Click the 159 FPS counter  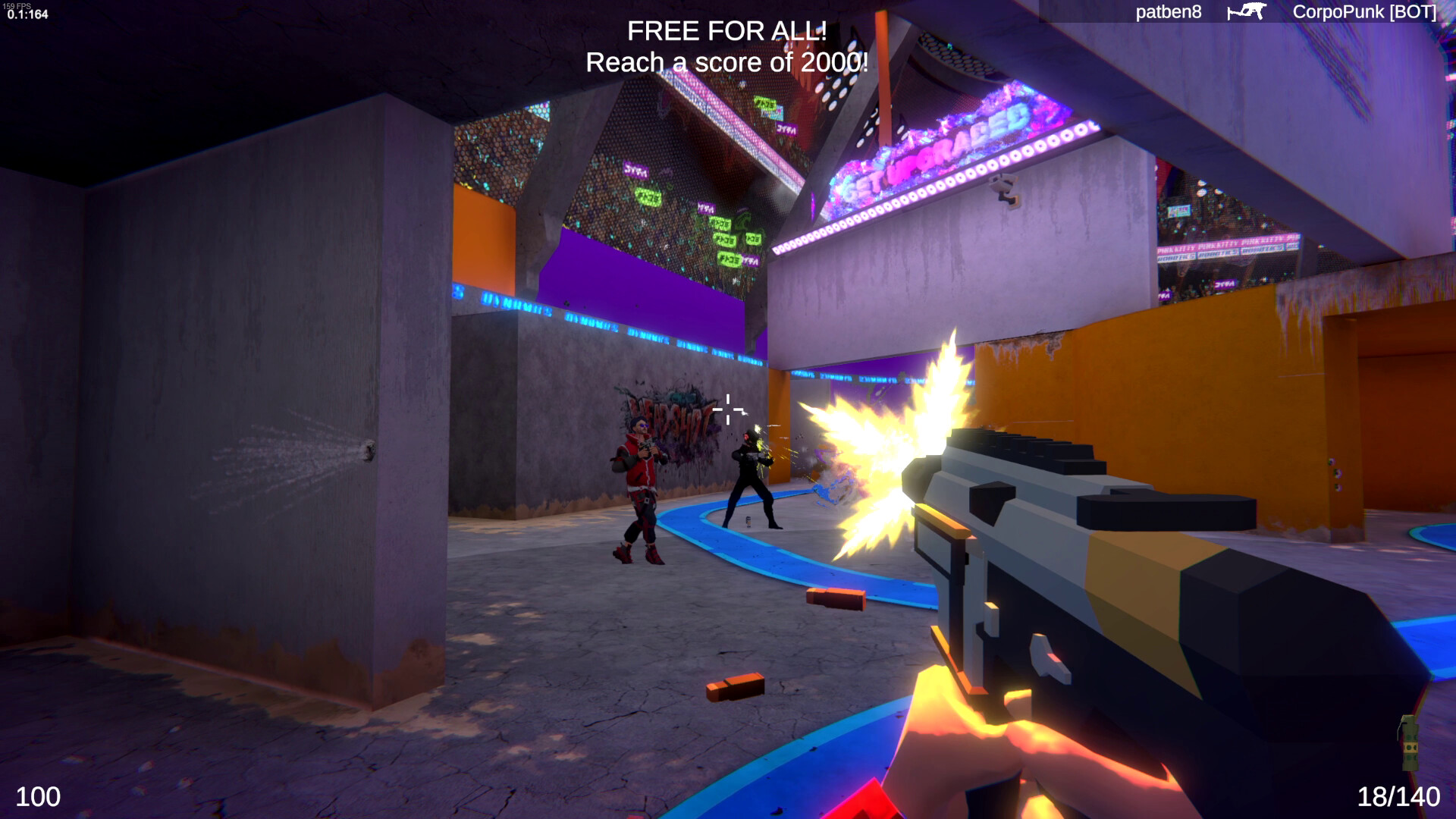19,5
